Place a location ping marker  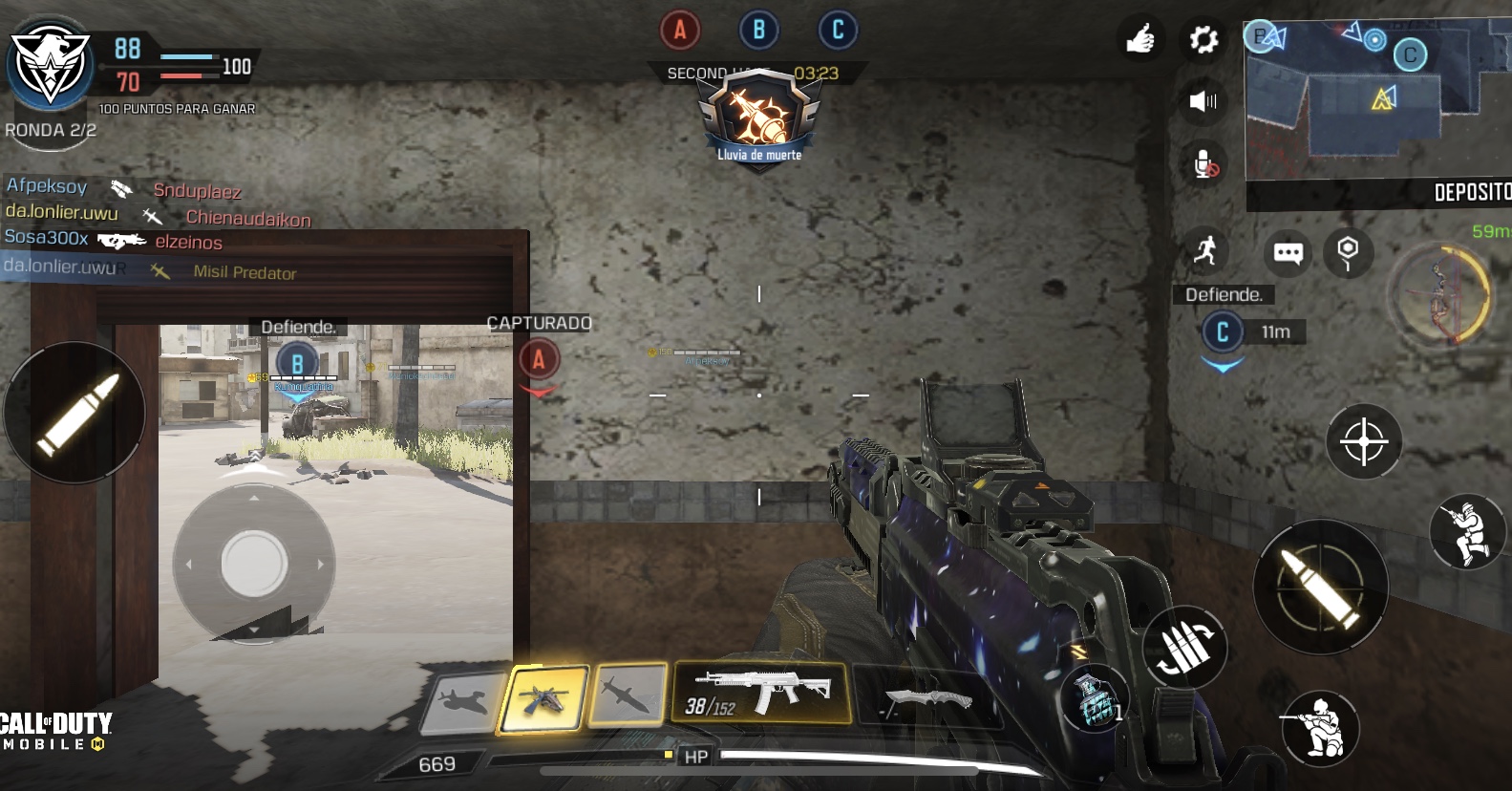coord(1348,253)
